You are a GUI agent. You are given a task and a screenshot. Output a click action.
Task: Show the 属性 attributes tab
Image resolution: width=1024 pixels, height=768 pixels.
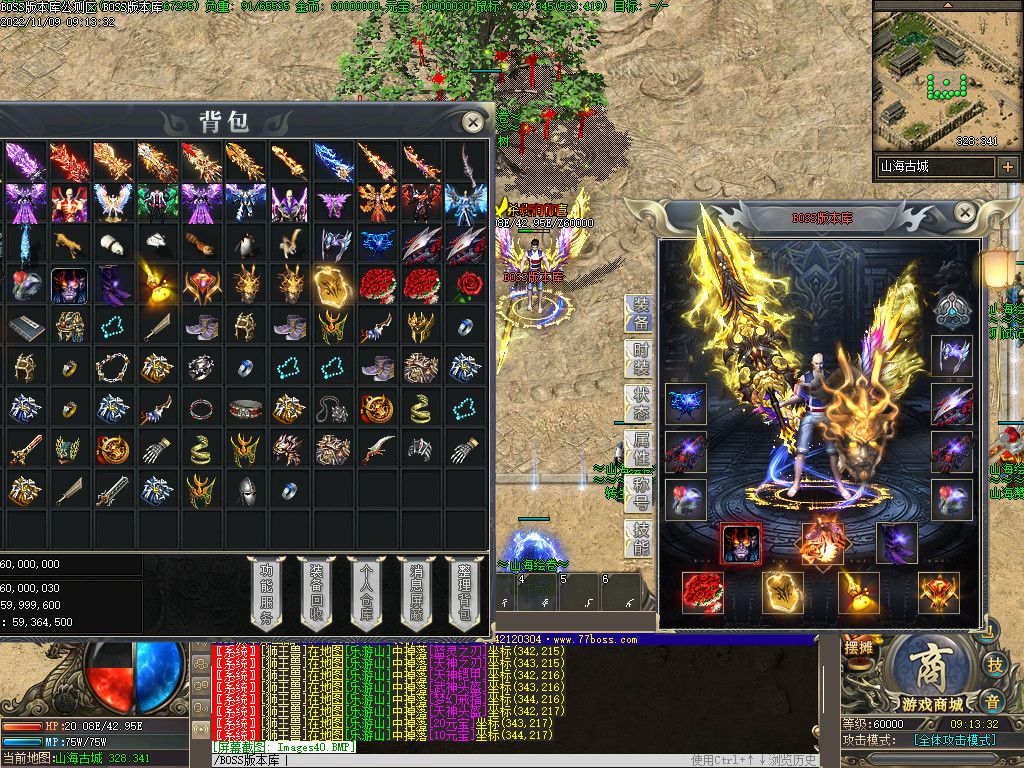[x=640, y=448]
